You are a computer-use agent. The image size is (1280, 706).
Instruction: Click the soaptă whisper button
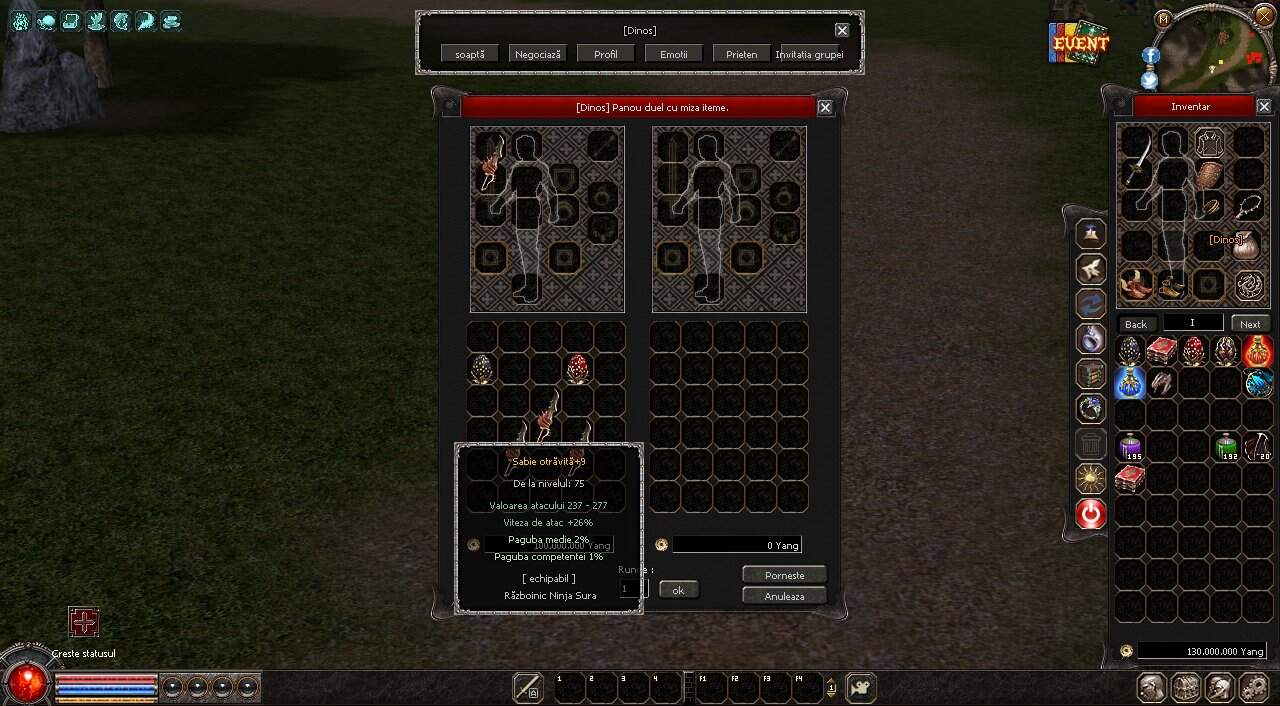(470, 54)
